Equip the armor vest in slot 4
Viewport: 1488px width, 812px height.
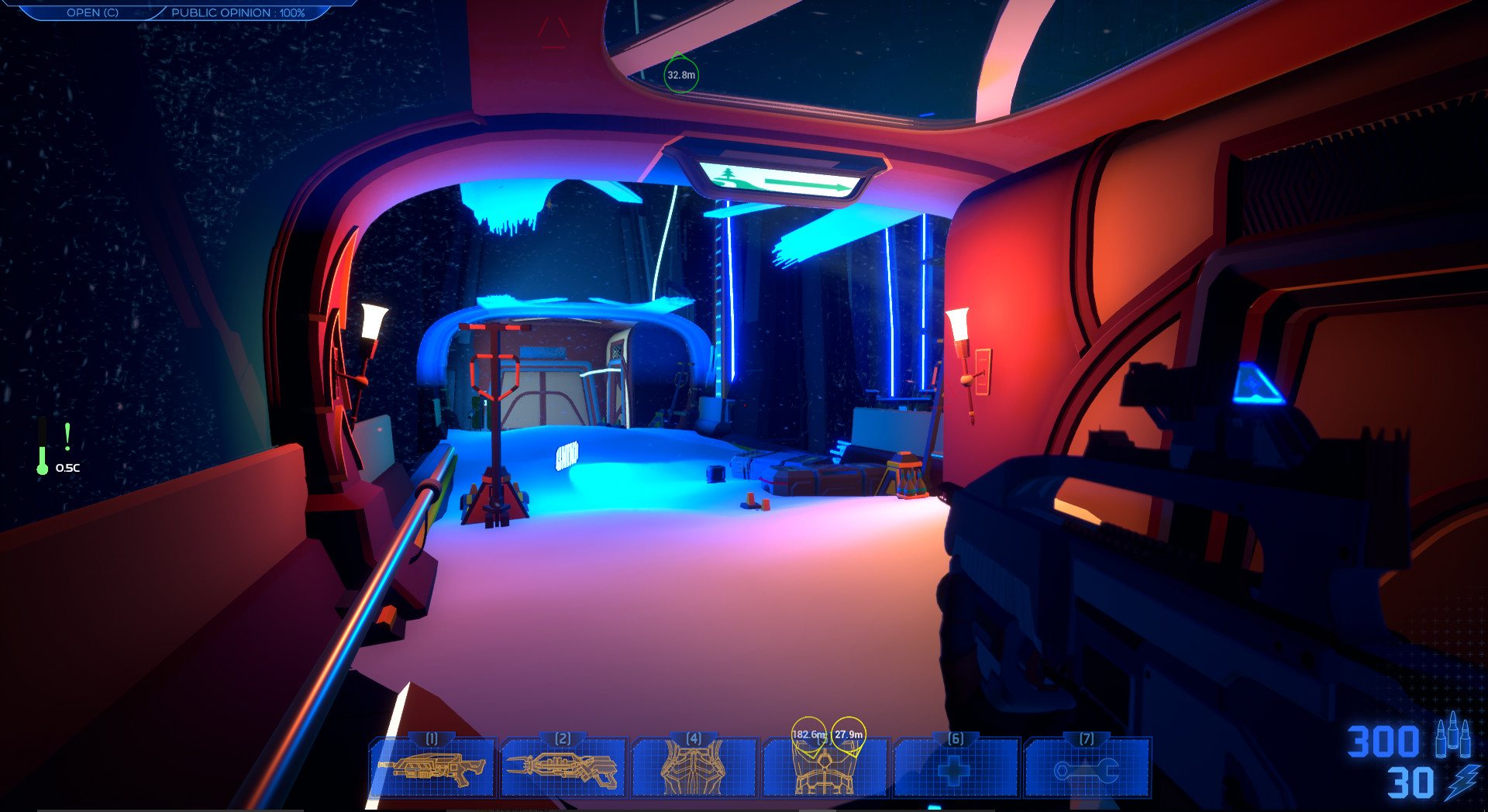pos(694,767)
